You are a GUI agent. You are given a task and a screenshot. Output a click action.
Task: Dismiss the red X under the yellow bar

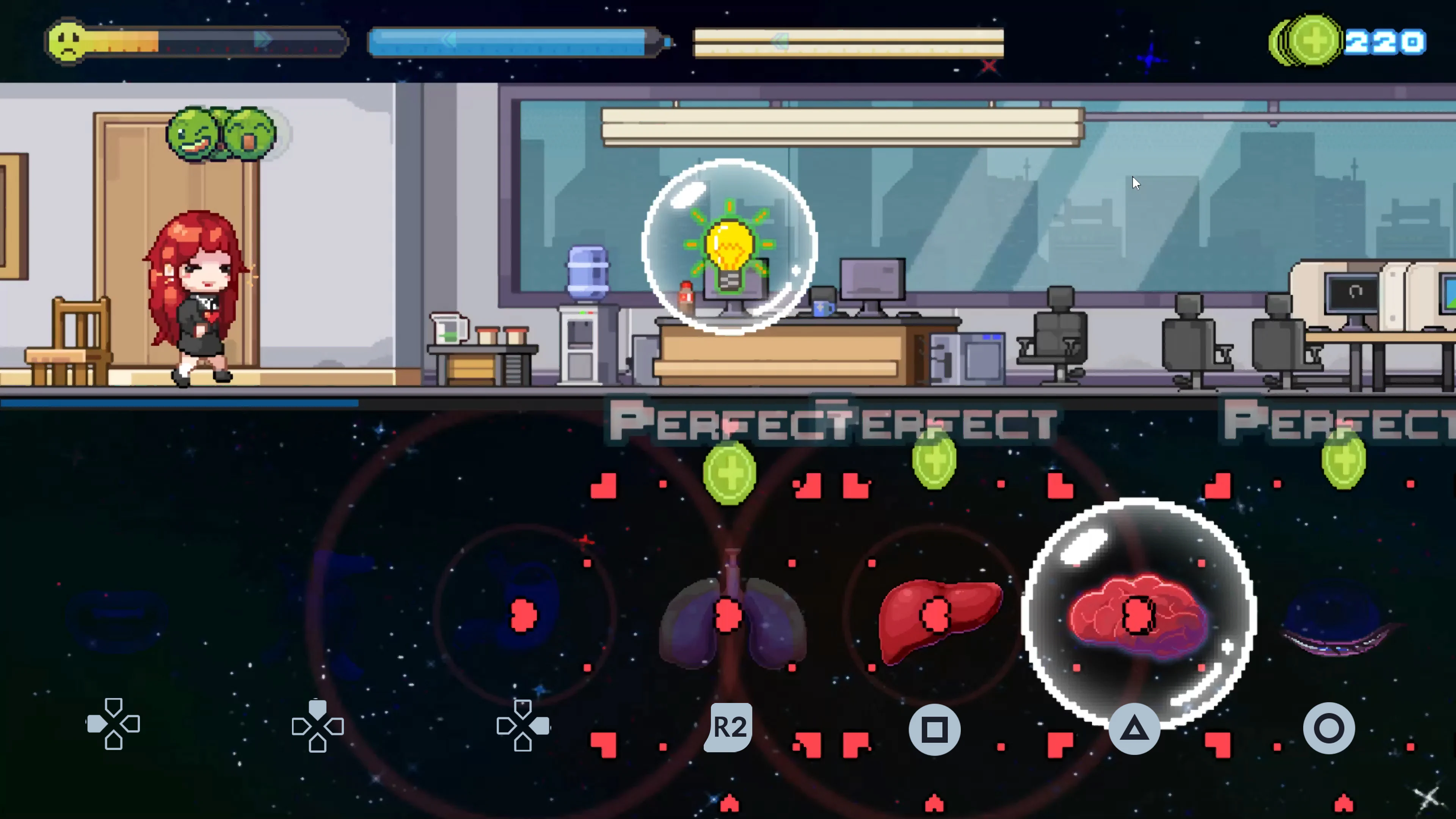click(989, 67)
